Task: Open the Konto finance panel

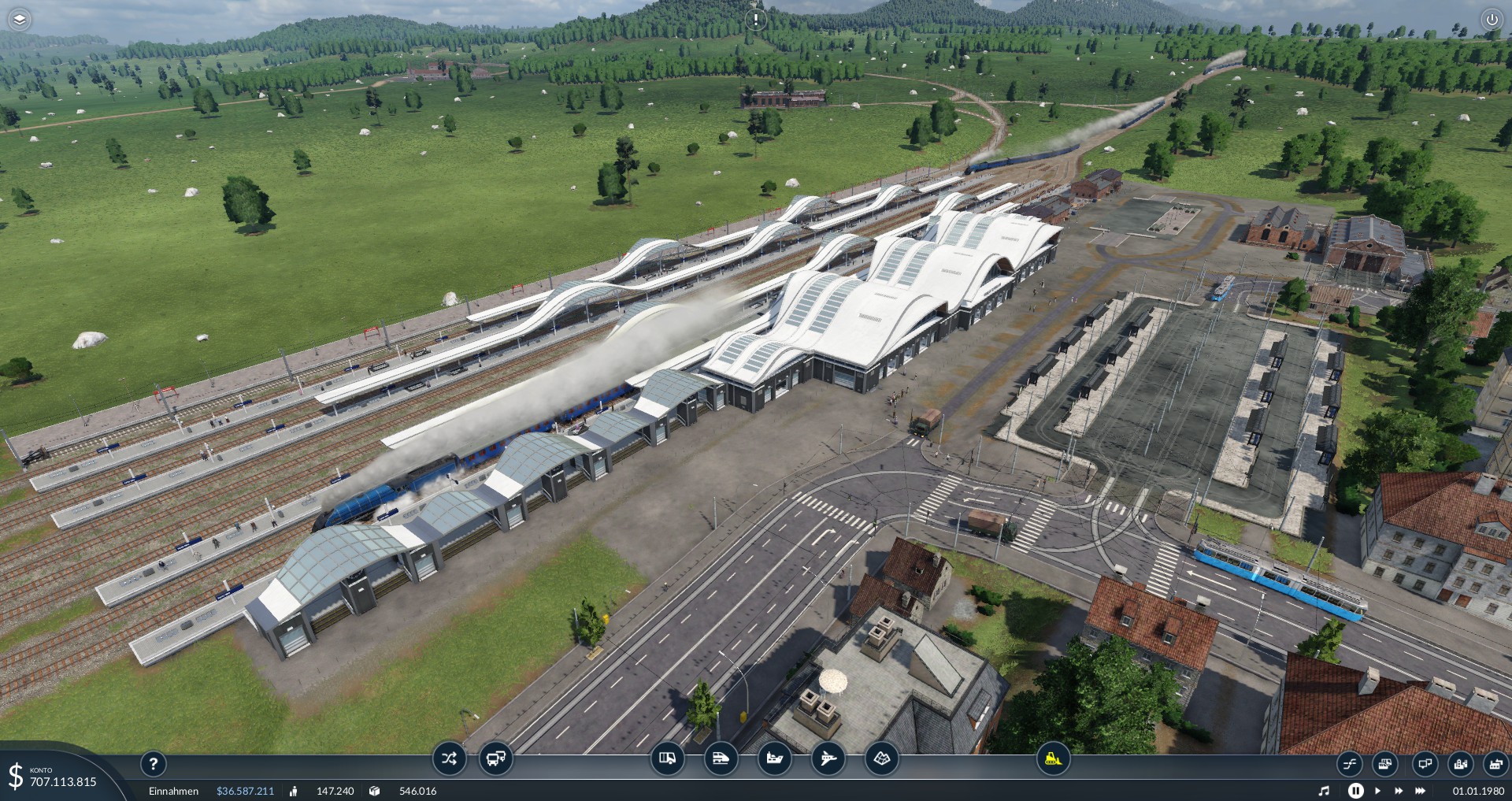Action: (55, 777)
